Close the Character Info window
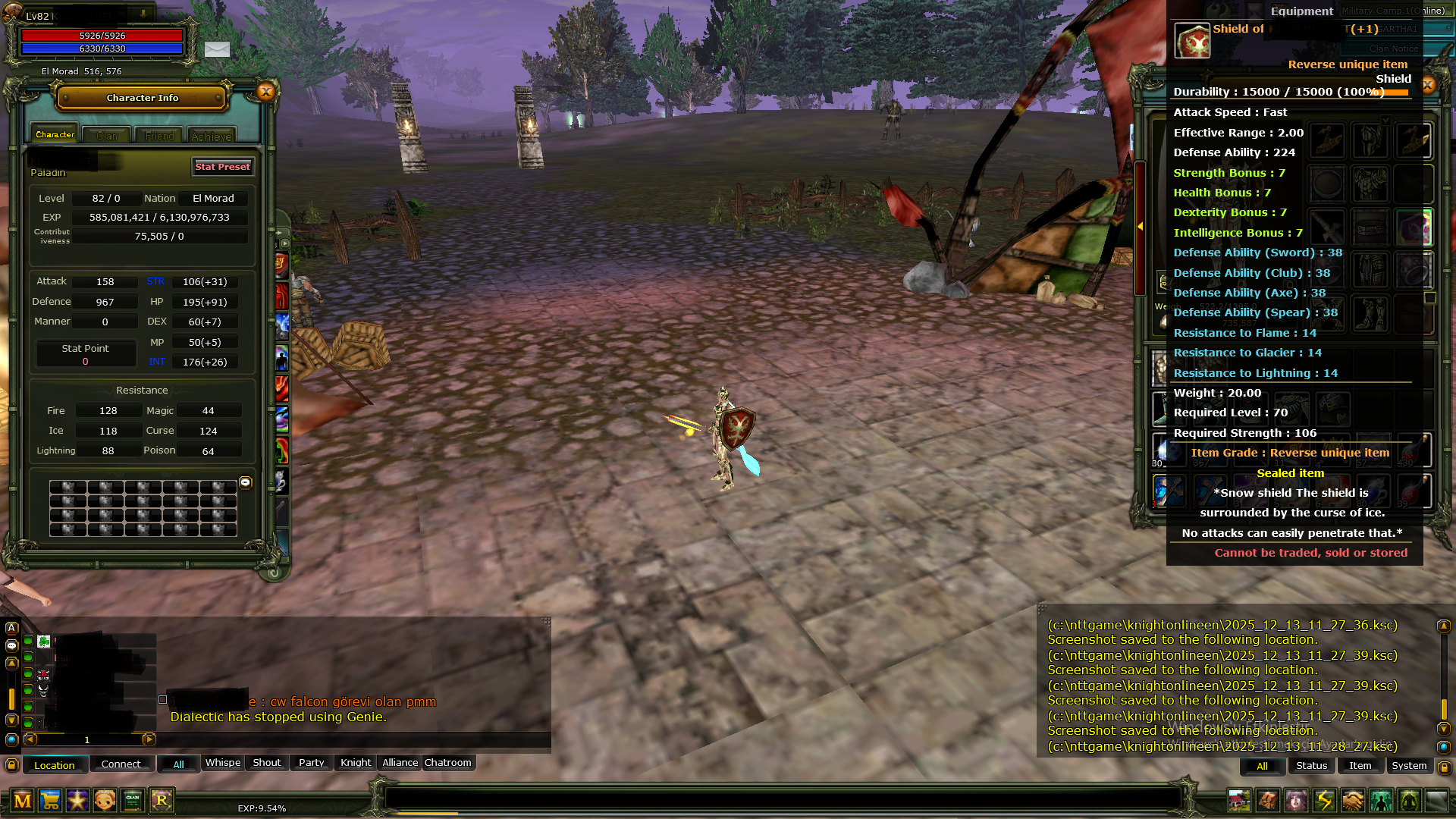Viewport: 1456px width, 819px height. tap(265, 93)
